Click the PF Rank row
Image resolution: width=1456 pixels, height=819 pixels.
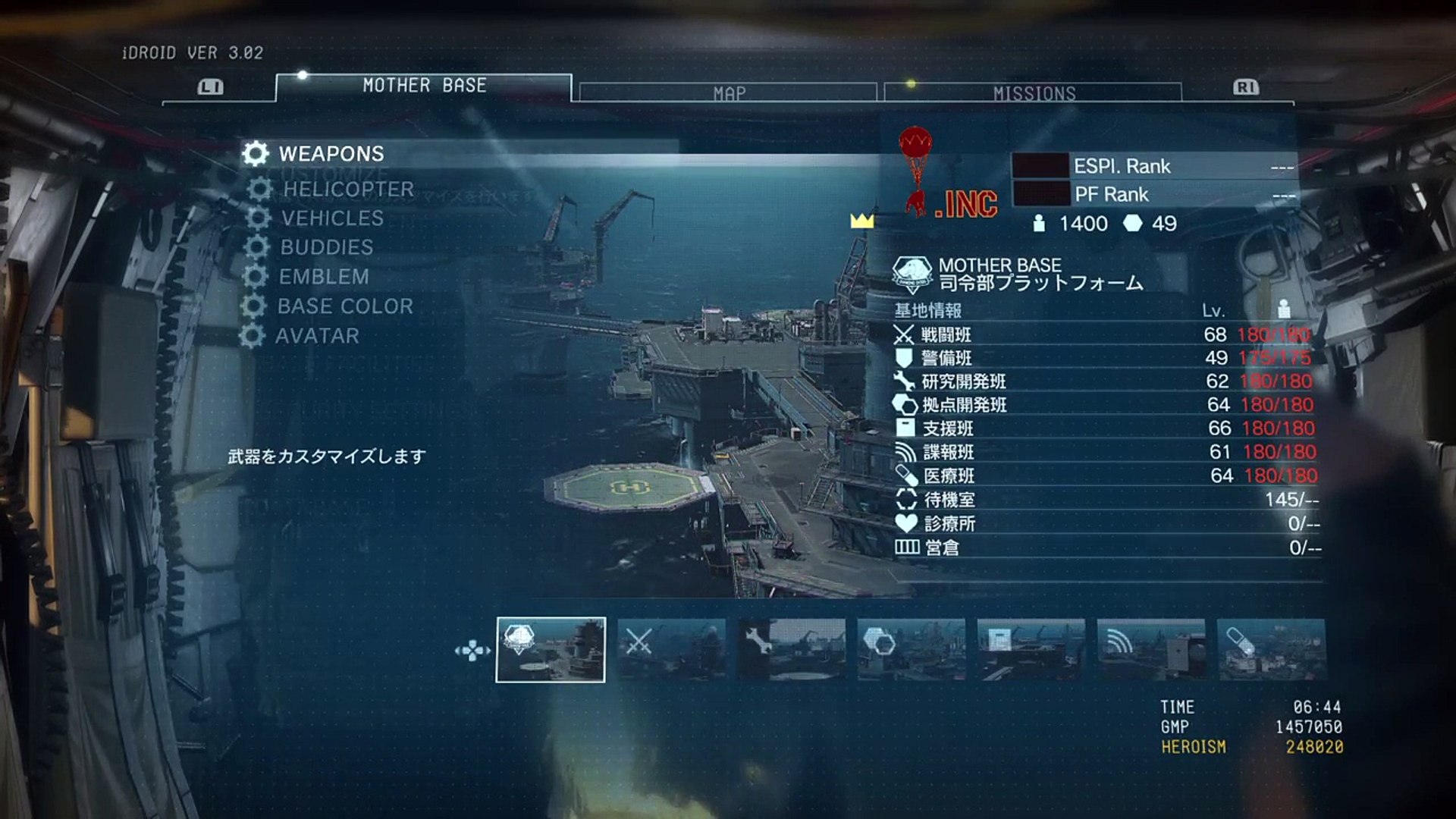coord(1154,195)
